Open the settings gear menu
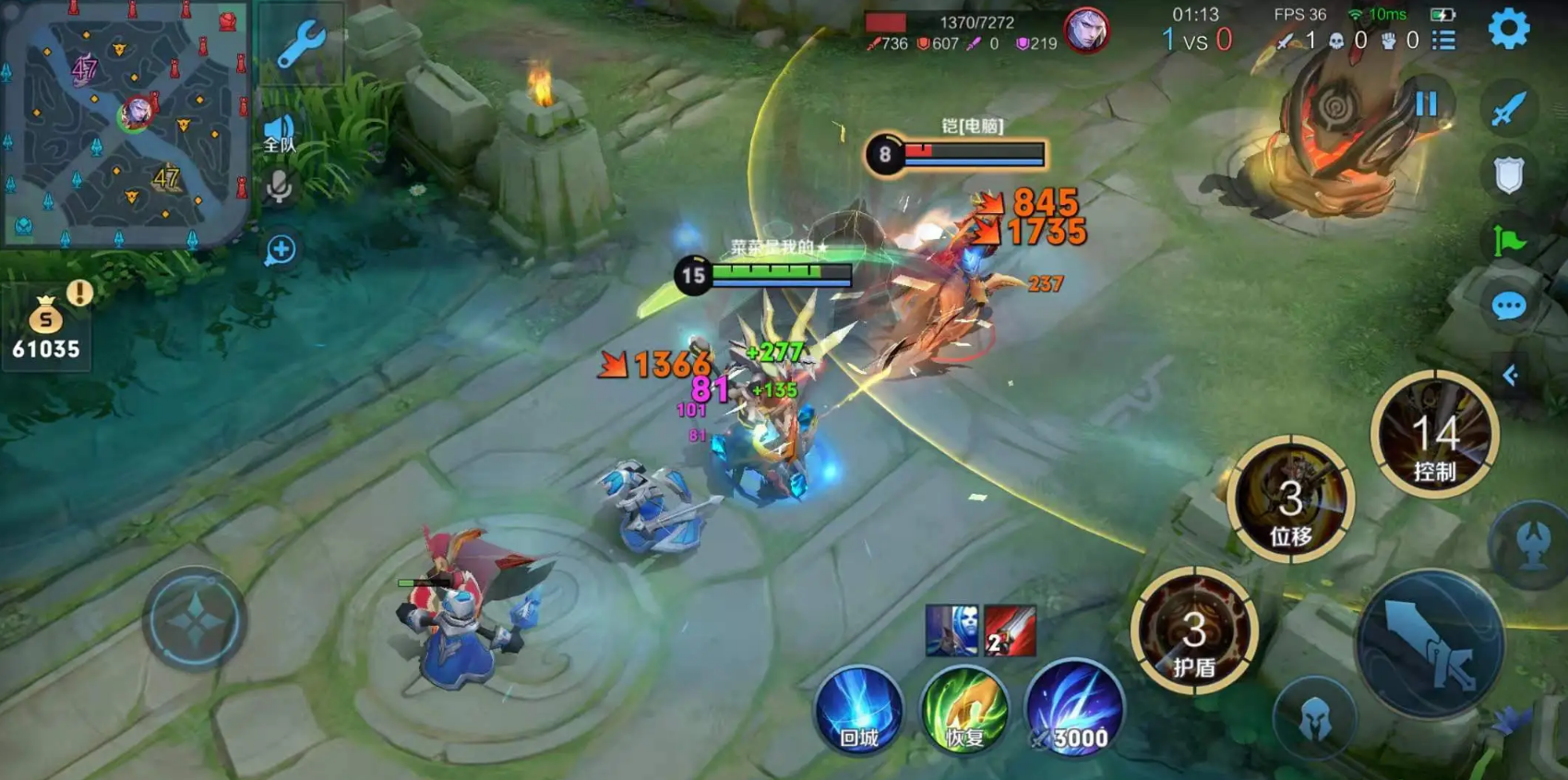The image size is (1568, 780). click(1509, 29)
